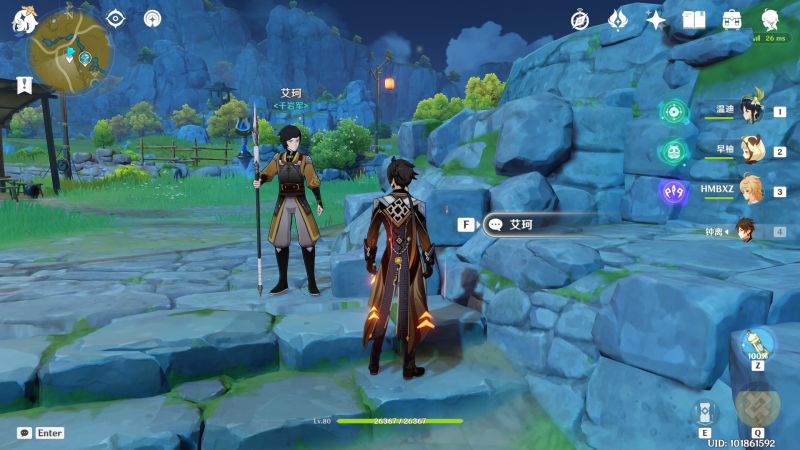800x450 pixels.
Task: Open the Paimon main menu
Action: click(23, 19)
